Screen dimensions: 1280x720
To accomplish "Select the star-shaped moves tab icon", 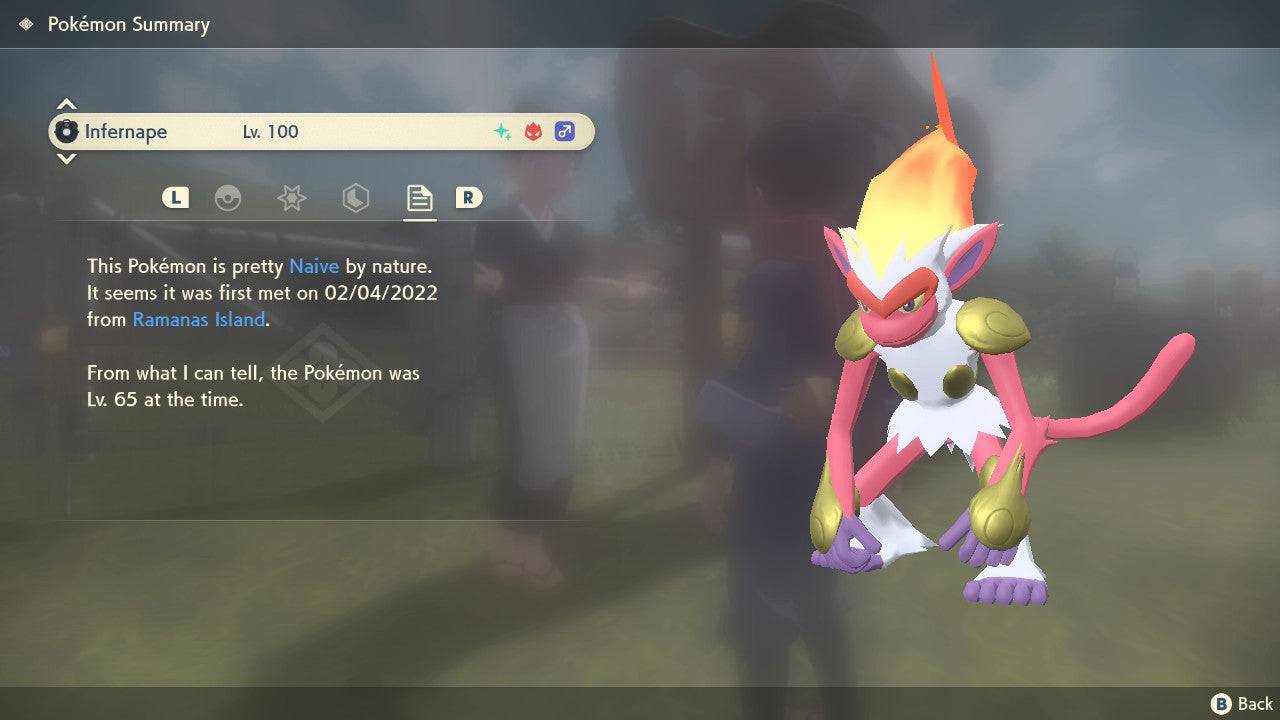I will pos(292,198).
